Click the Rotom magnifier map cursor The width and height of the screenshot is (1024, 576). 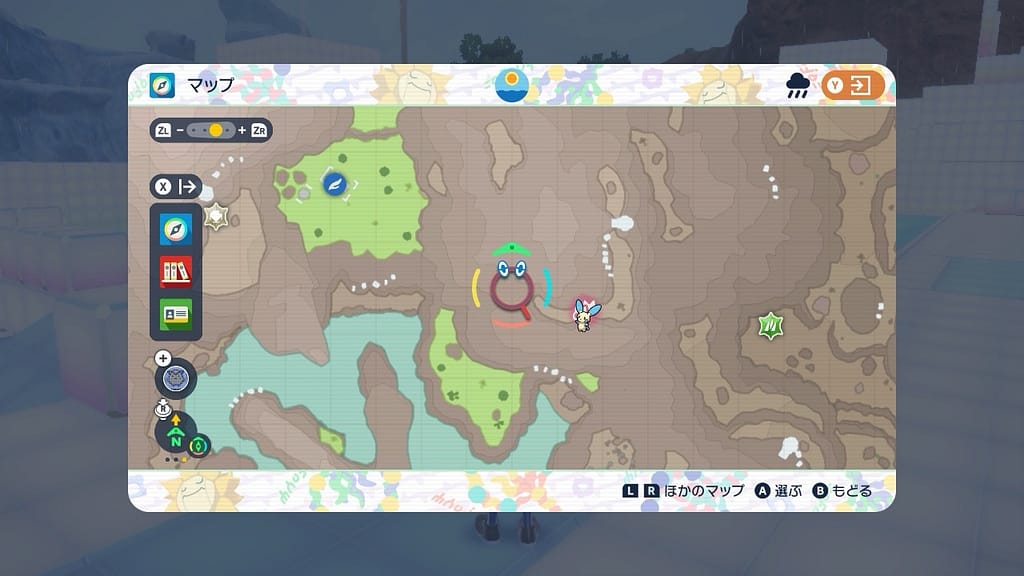(512, 287)
